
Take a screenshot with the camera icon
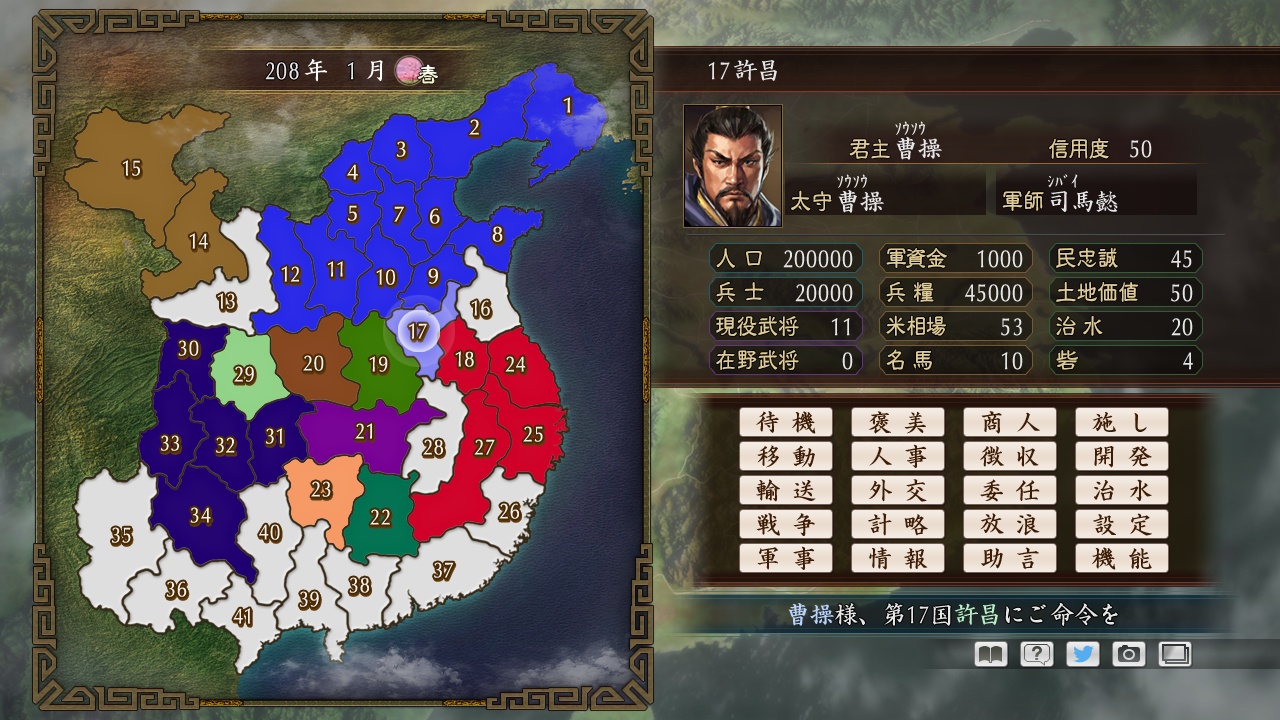(1130, 654)
